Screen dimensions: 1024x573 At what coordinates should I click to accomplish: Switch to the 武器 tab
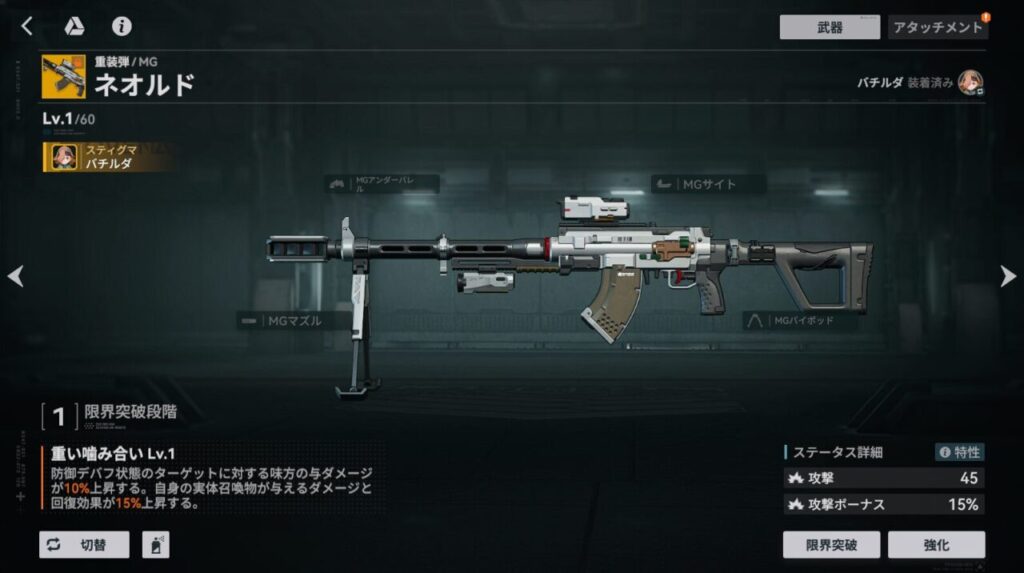[829, 27]
